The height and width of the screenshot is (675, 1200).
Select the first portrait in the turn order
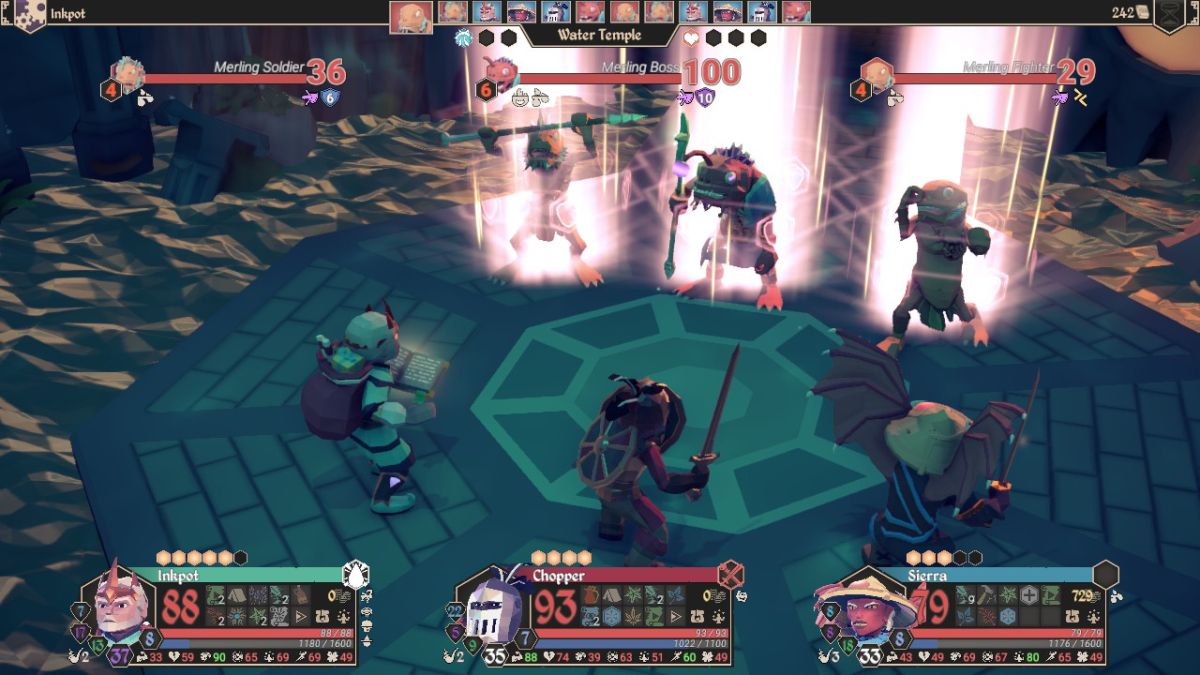pyautogui.click(x=410, y=12)
